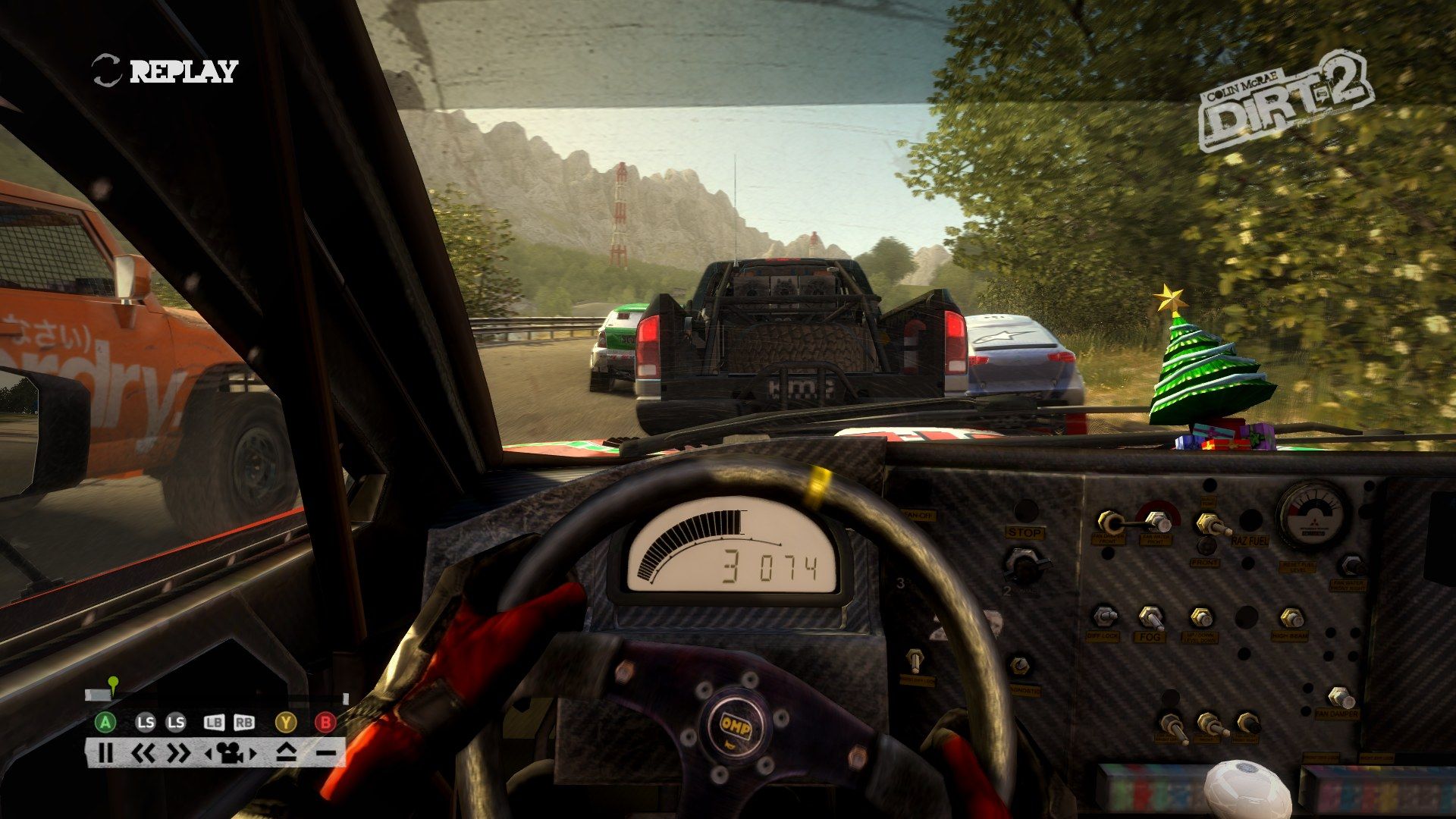Click the minus icon in replay bar
The width and height of the screenshot is (1456, 819).
[x=325, y=753]
